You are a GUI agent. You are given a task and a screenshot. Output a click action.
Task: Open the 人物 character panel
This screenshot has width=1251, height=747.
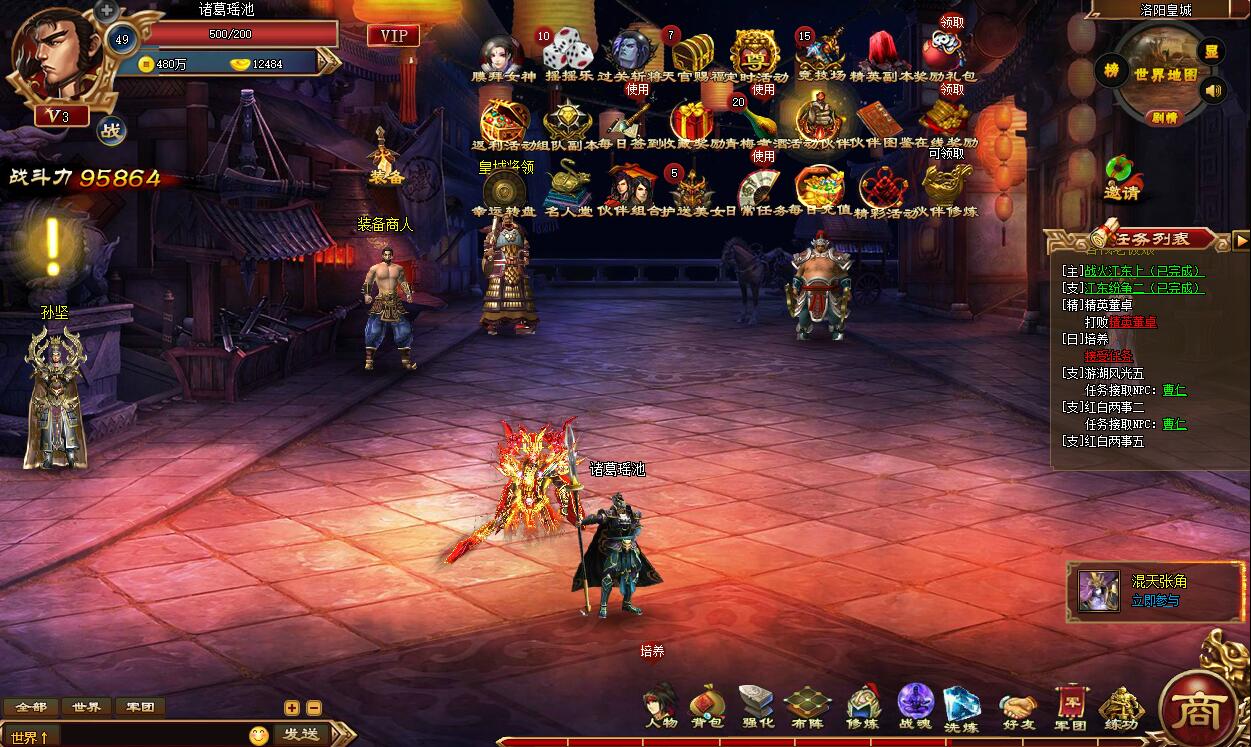click(661, 706)
